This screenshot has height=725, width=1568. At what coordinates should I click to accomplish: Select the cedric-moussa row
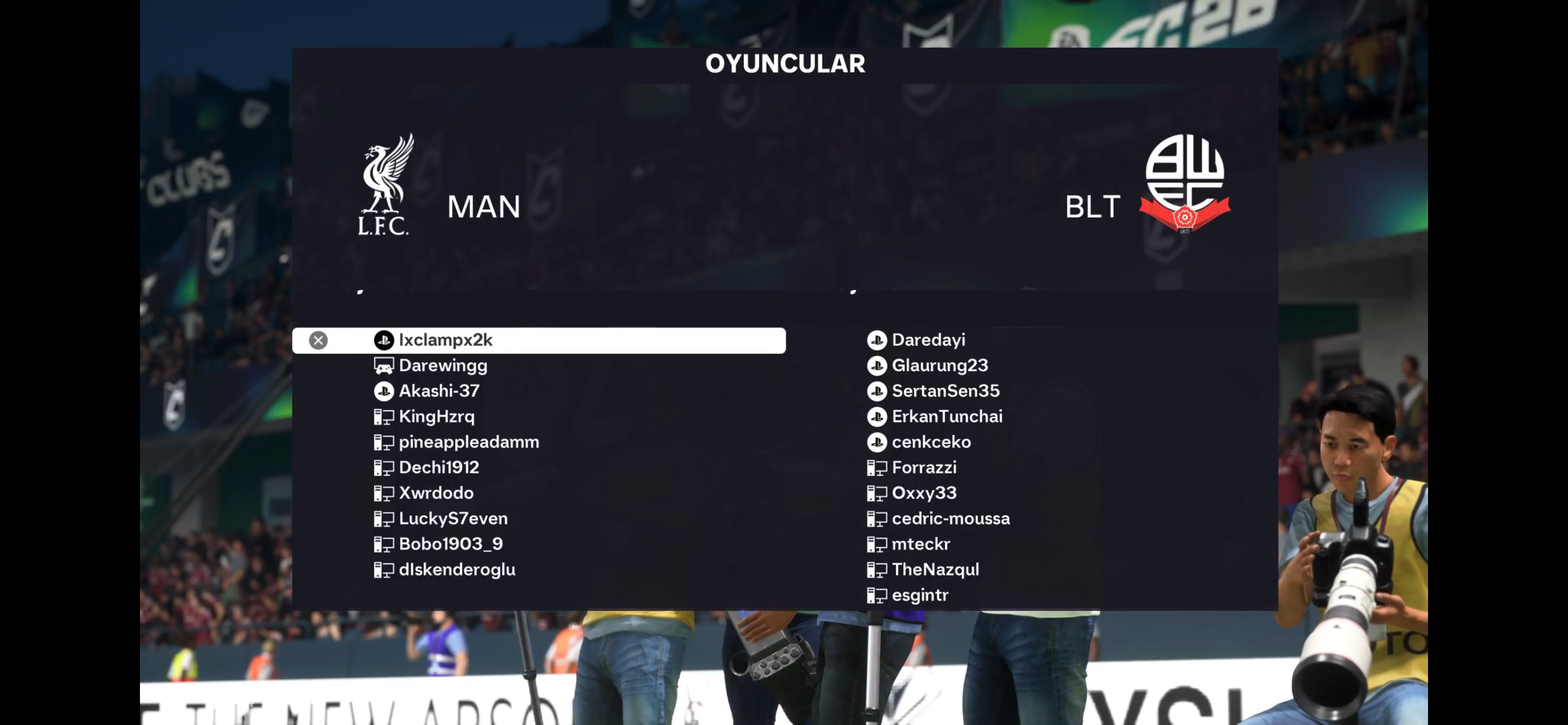click(950, 518)
